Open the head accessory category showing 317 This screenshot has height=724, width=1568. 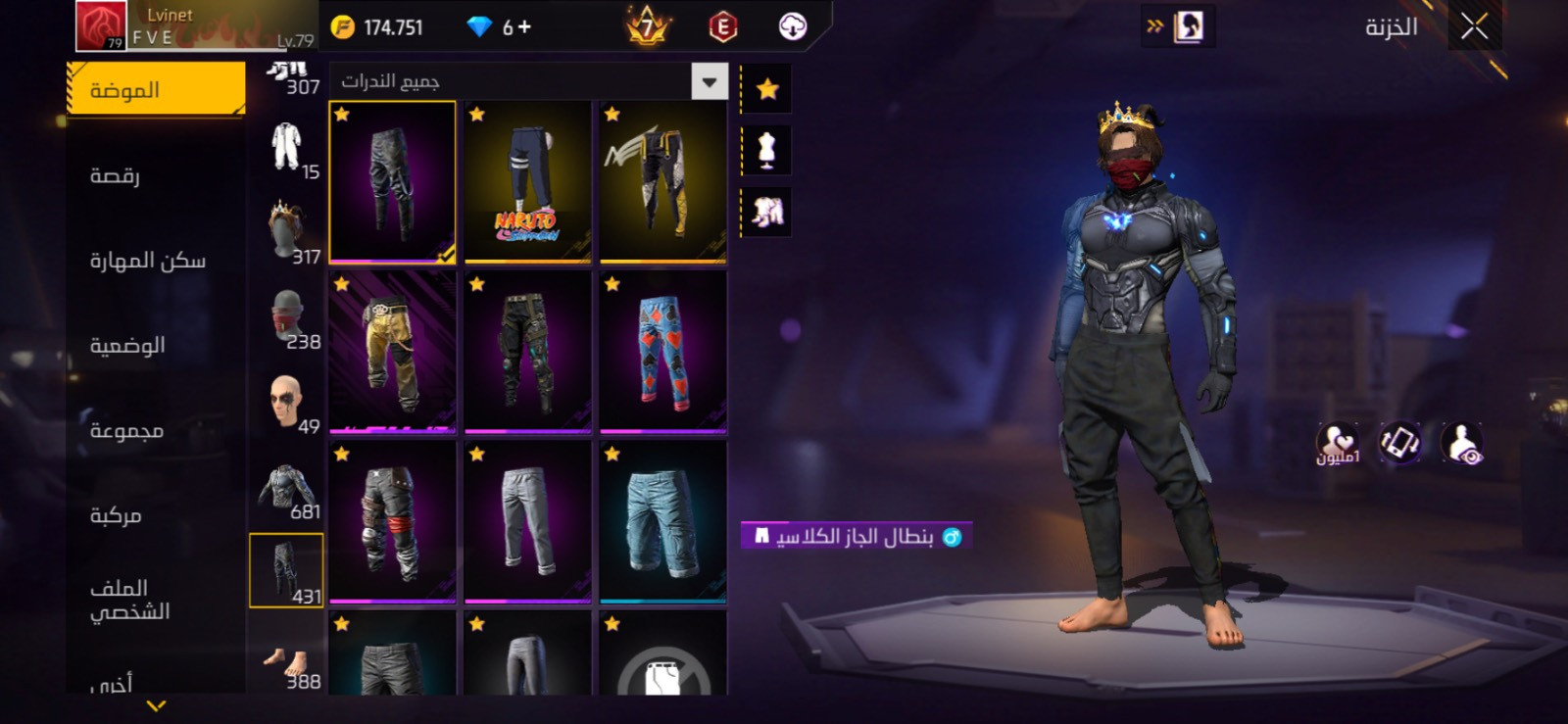[x=287, y=232]
